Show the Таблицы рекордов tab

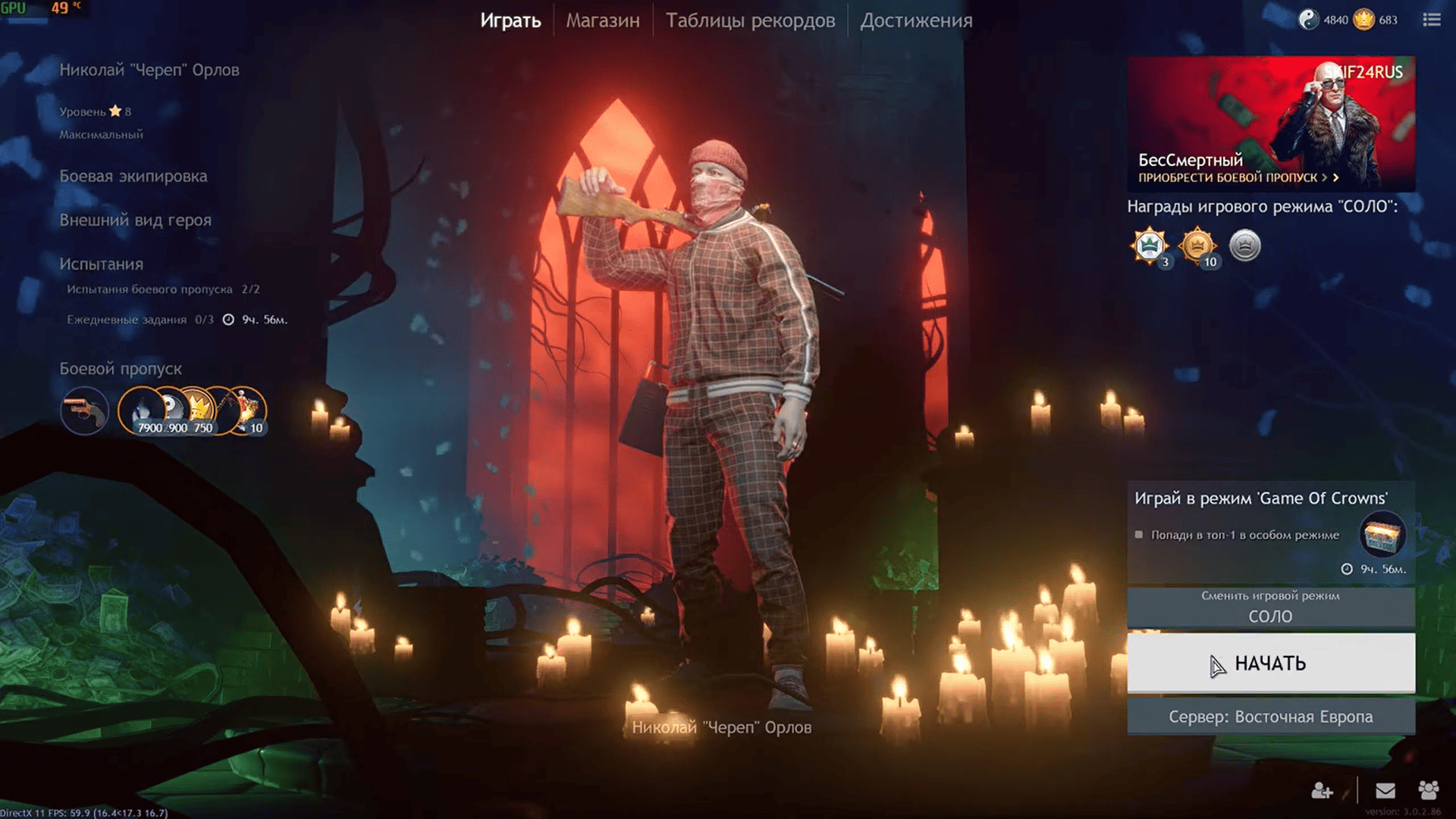[x=750, y=20]
